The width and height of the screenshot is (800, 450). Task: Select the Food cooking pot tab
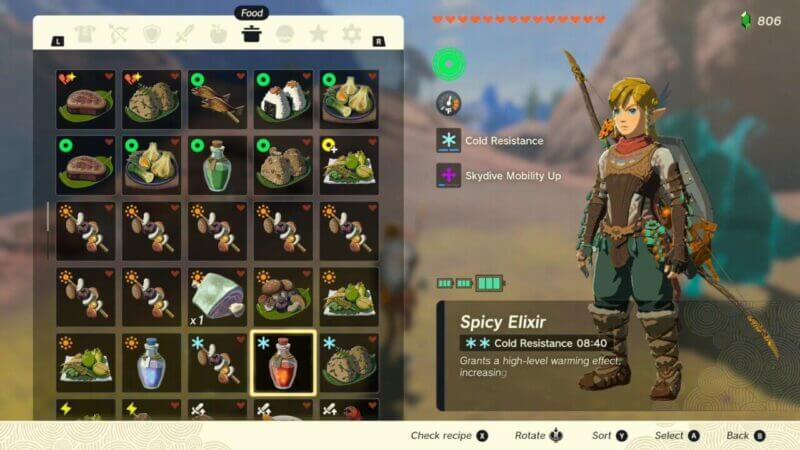[x=252, y=35]
